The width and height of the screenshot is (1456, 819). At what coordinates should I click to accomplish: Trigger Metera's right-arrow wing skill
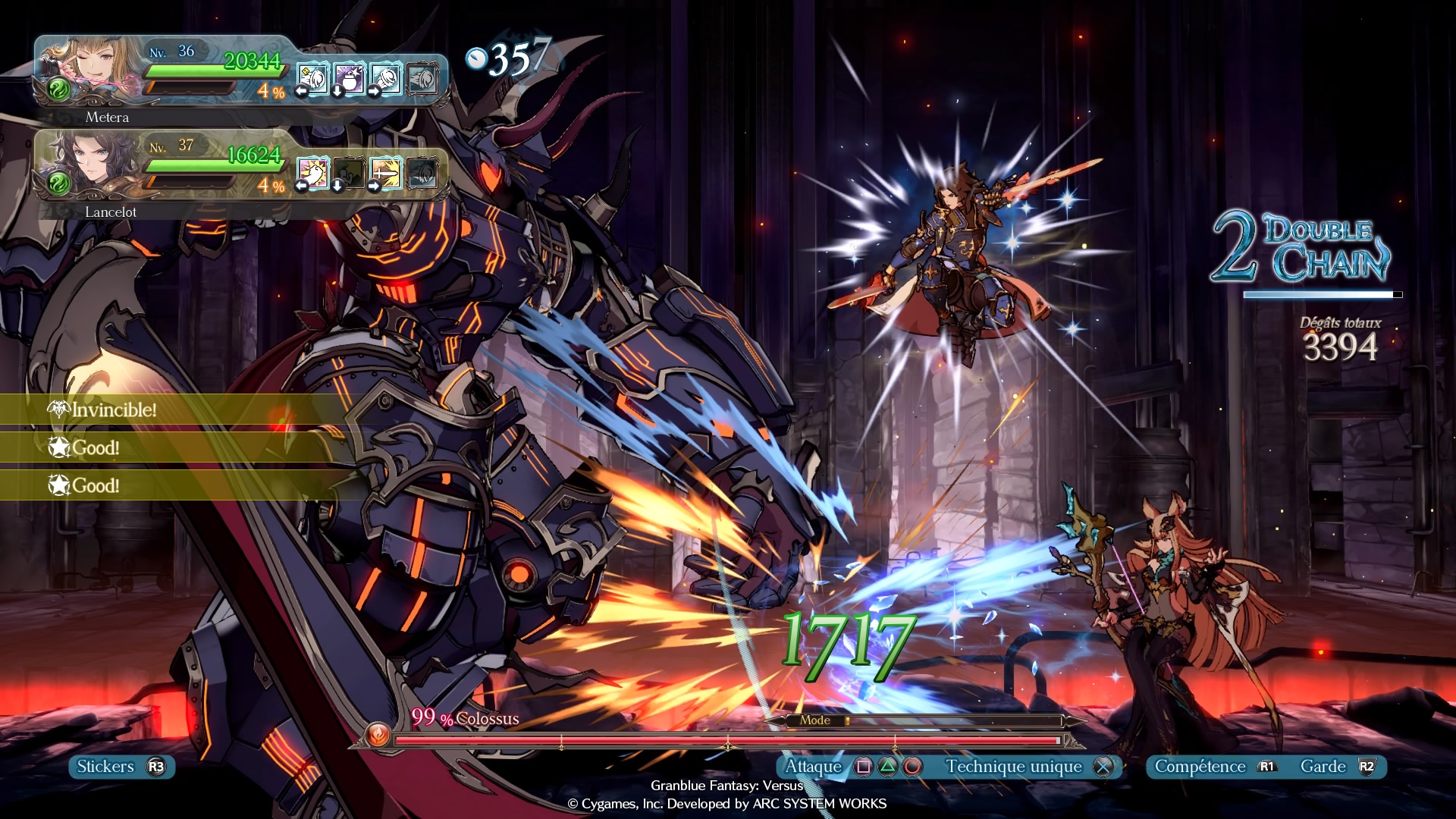point(385,79)
